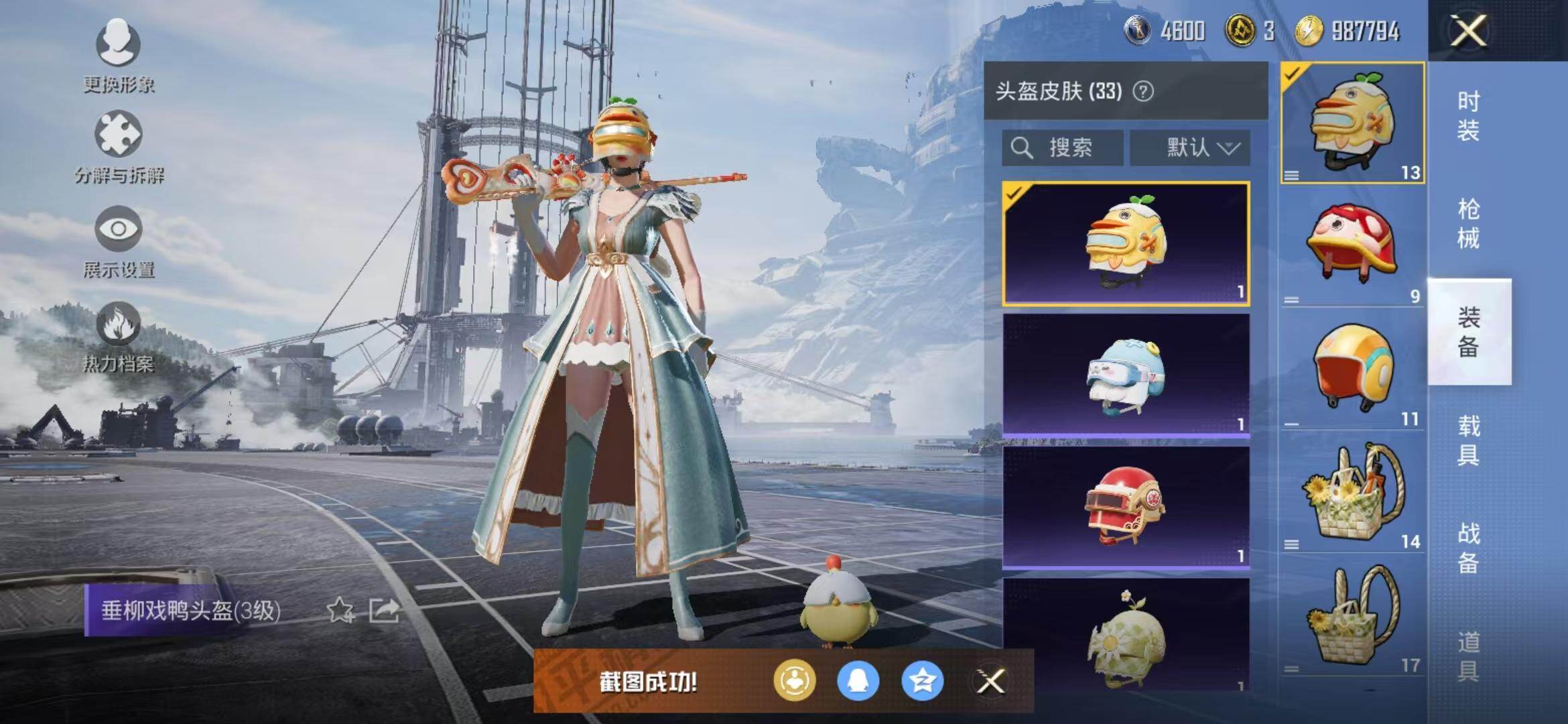This screenshot has width=1568, height=724.
Task: Dismiss the 截图成功 screenshot banner
Action: tap(990, 682)
